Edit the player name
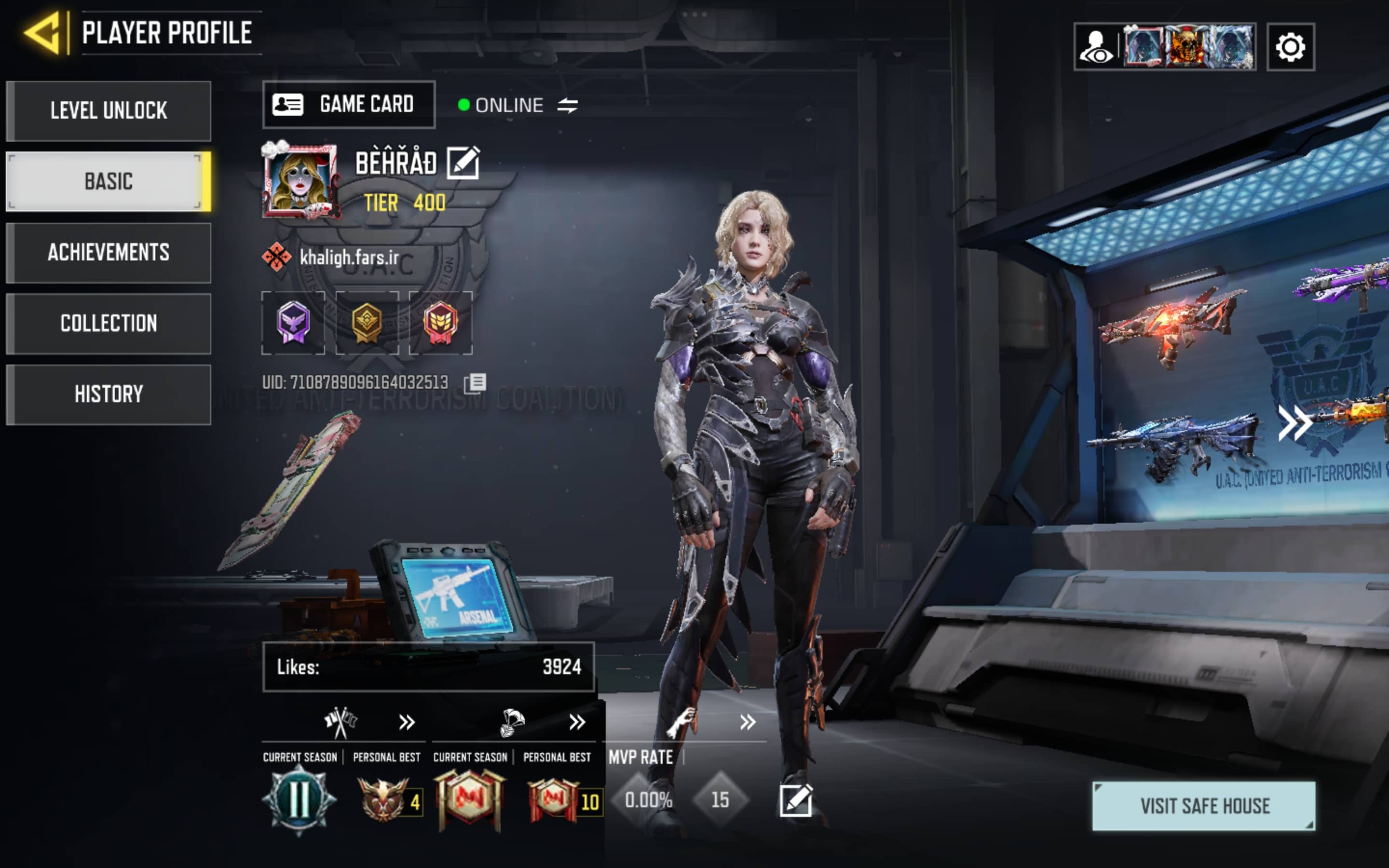 point(463,163)
